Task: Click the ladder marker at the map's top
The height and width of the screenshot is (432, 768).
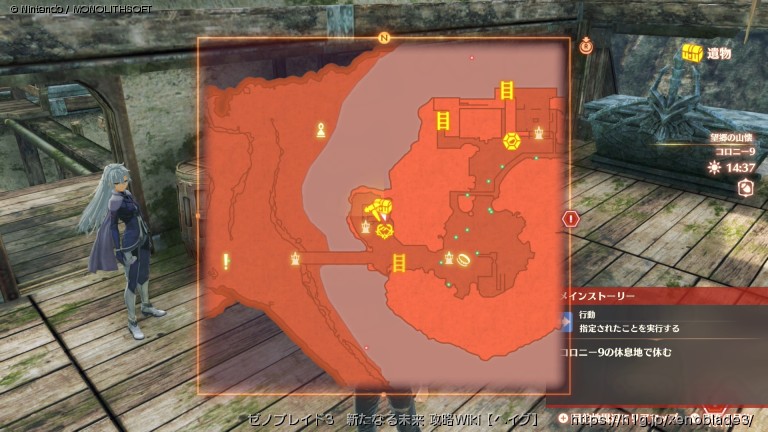Action: 507,91
